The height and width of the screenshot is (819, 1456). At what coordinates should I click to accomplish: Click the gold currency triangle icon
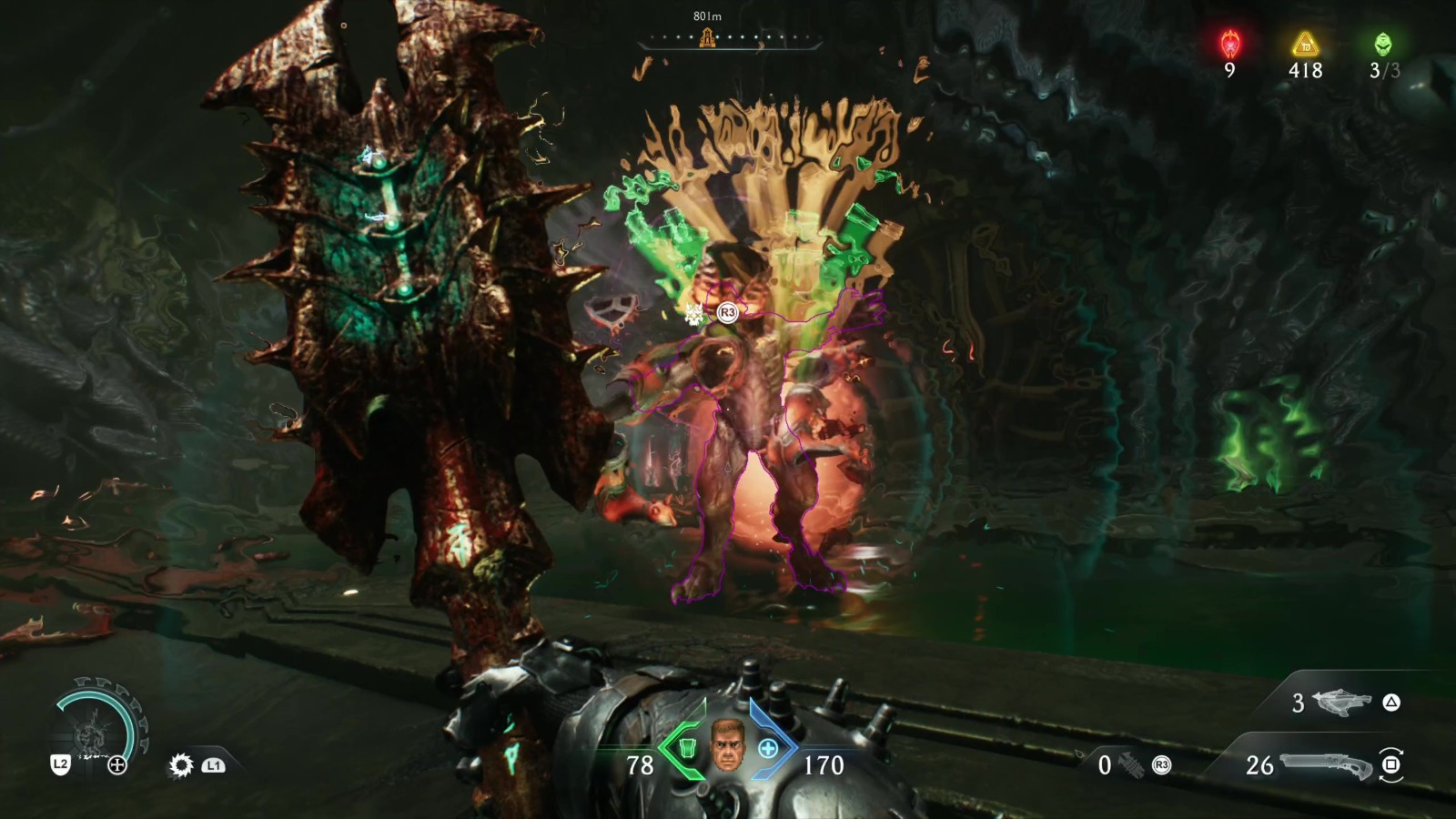point(1306,44)
